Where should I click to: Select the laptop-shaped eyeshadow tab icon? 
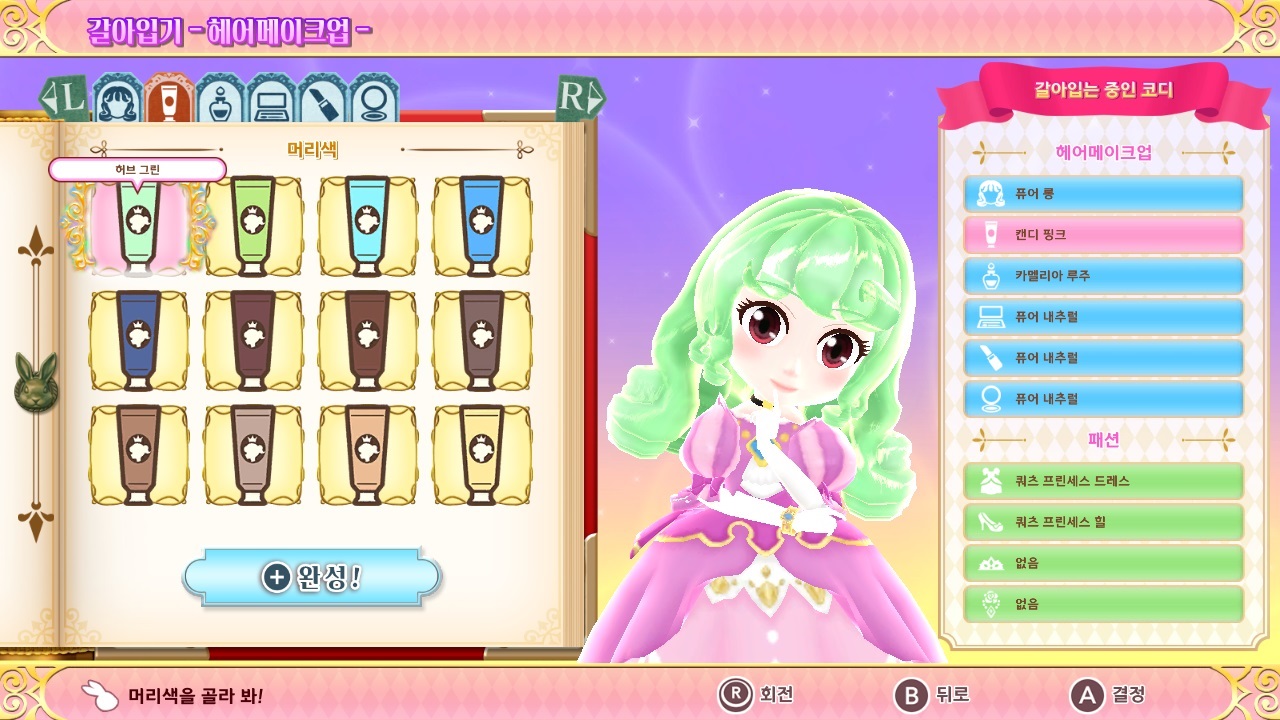coord(269,100)
